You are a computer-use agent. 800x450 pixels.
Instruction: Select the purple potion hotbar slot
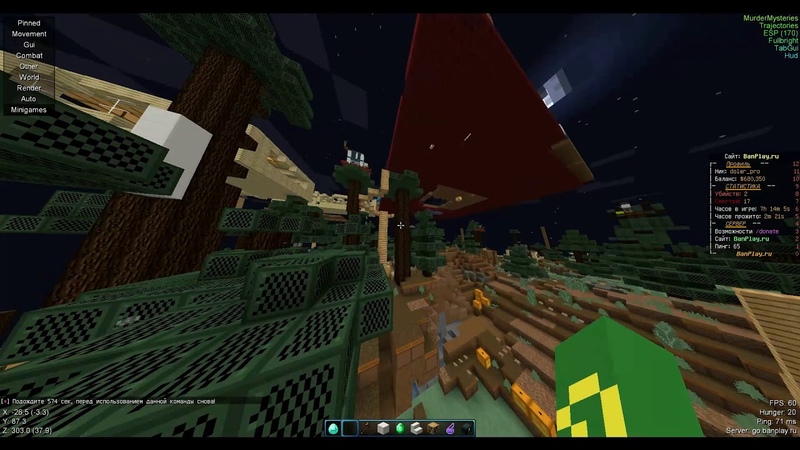pos(450,428)
